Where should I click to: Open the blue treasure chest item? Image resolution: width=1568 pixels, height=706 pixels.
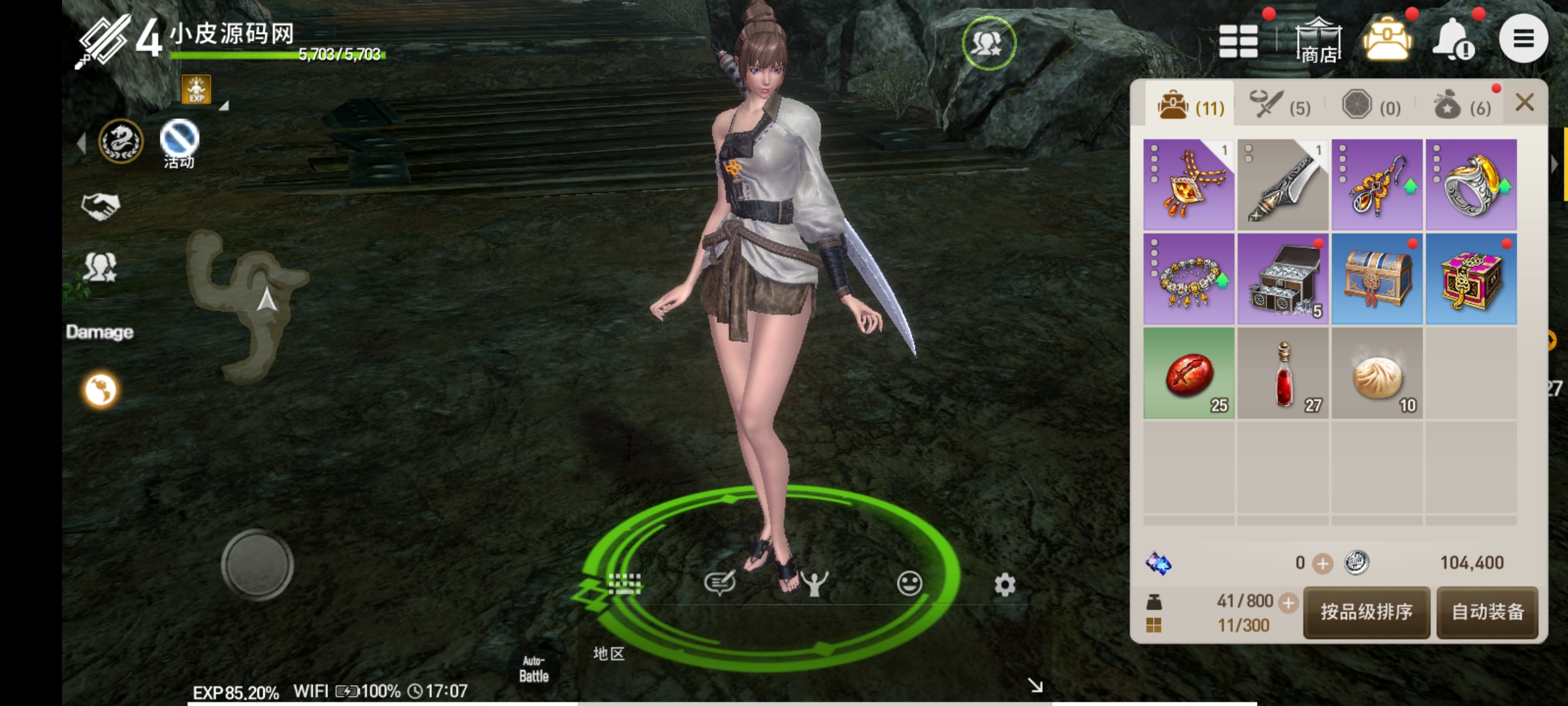(x=1377, y=279)
